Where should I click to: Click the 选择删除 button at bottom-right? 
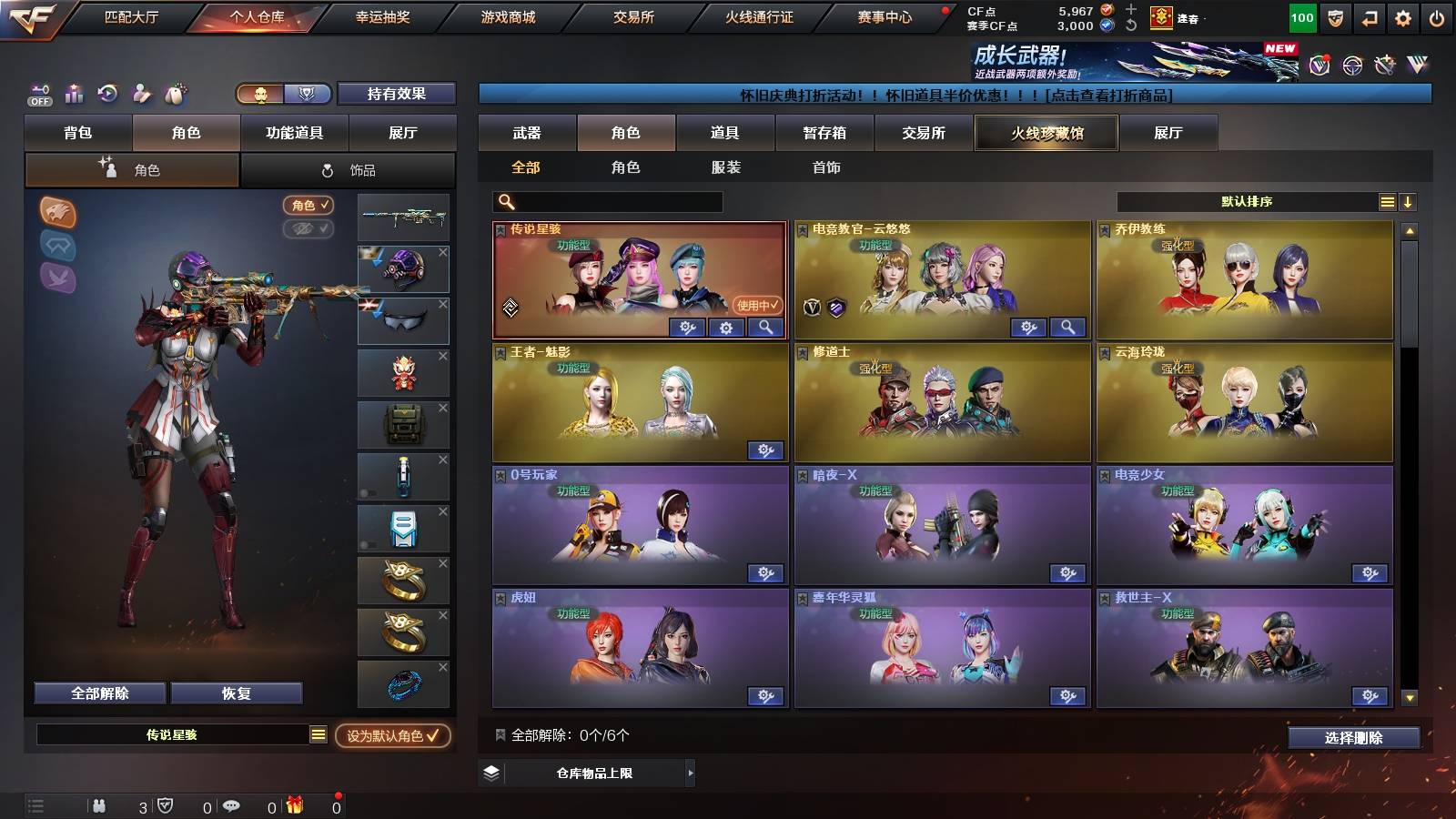(1355, 738)
